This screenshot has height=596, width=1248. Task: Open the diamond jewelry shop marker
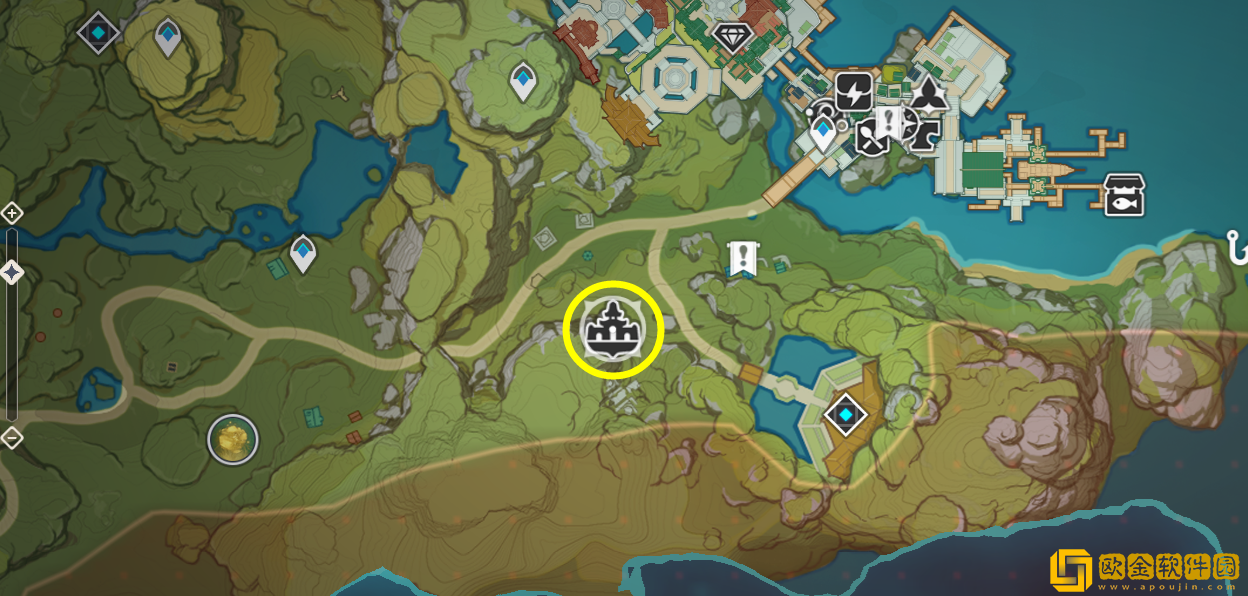coord(729,39)
